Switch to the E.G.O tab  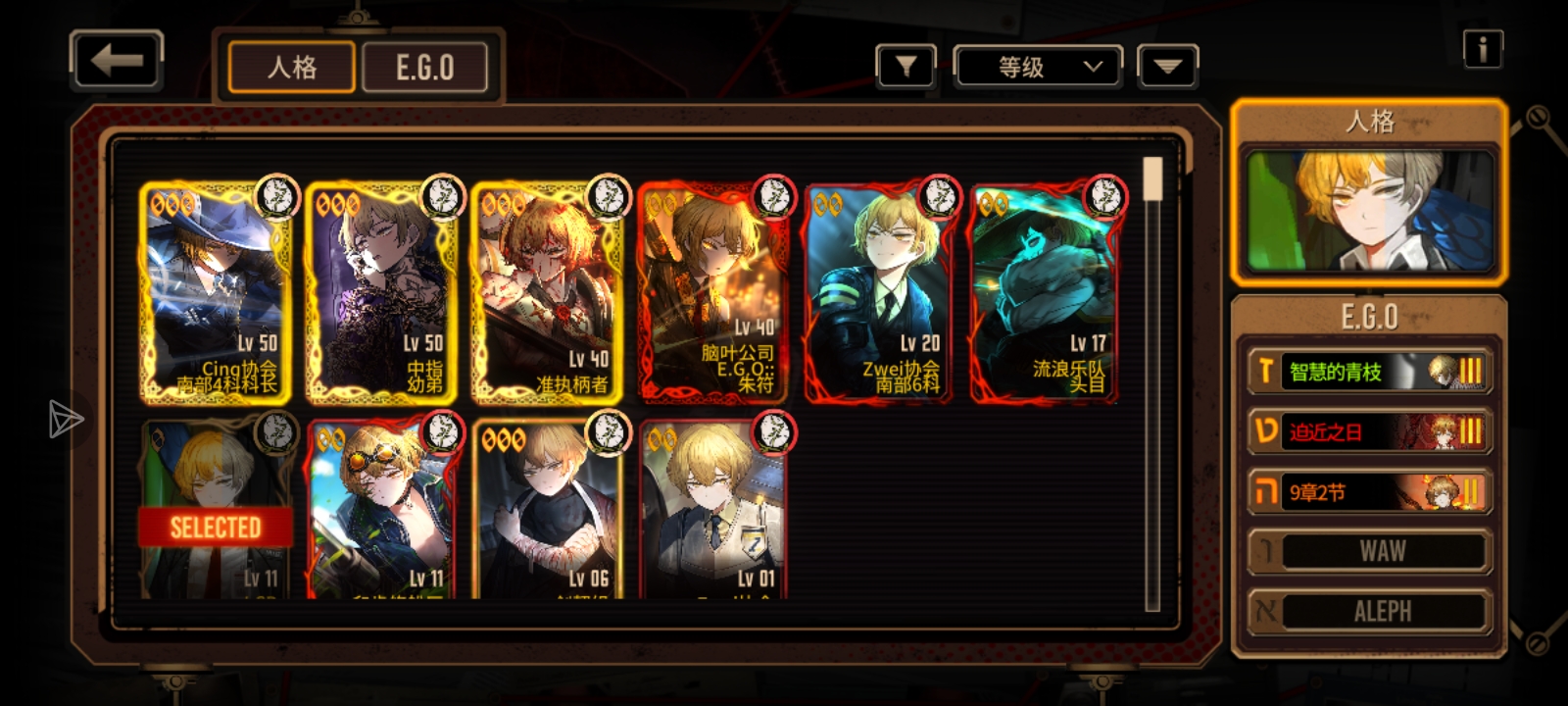tap(424, 68)
